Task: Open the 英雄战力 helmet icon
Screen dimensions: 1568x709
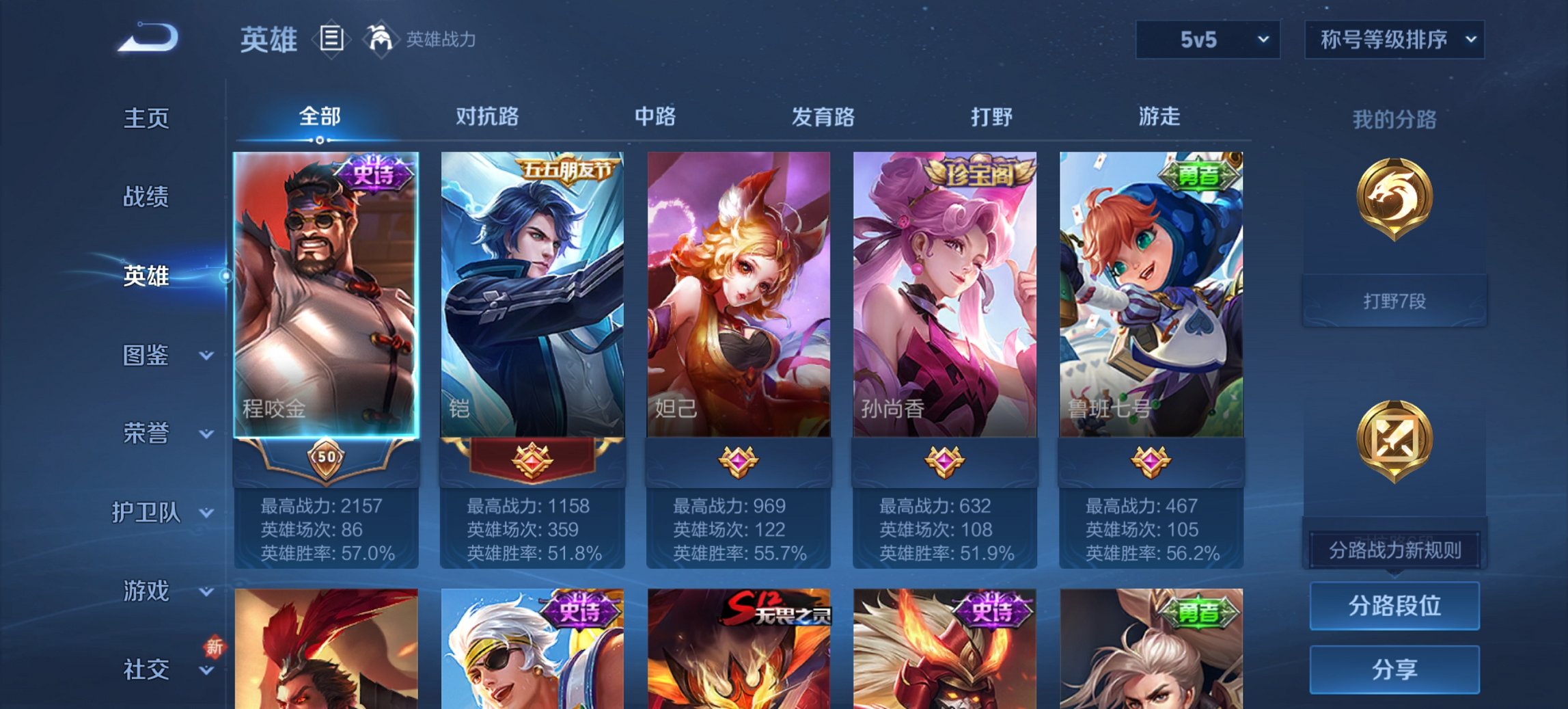Action: tap(381, 39)
